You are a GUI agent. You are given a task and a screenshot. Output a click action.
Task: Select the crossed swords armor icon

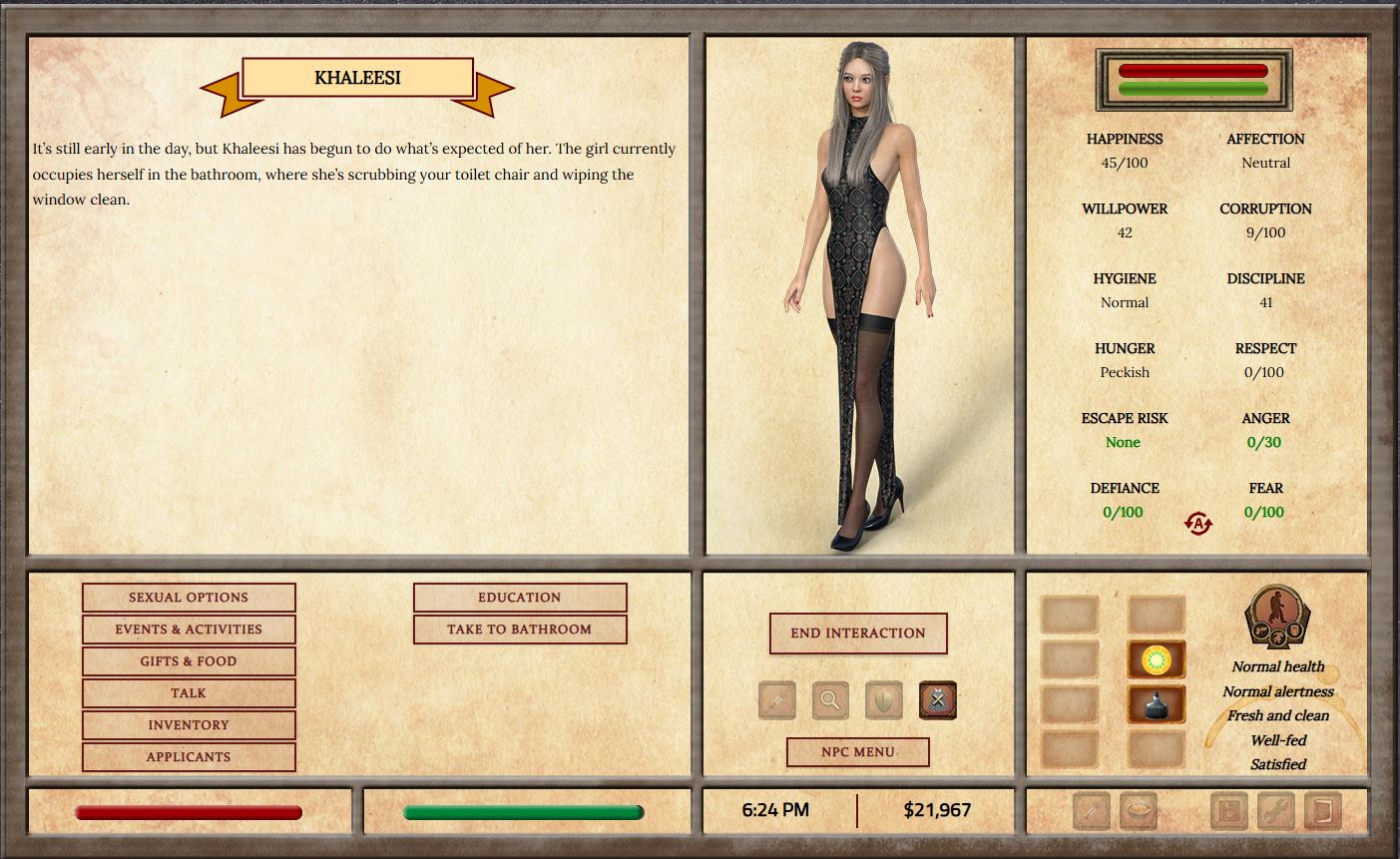point(938,700)
